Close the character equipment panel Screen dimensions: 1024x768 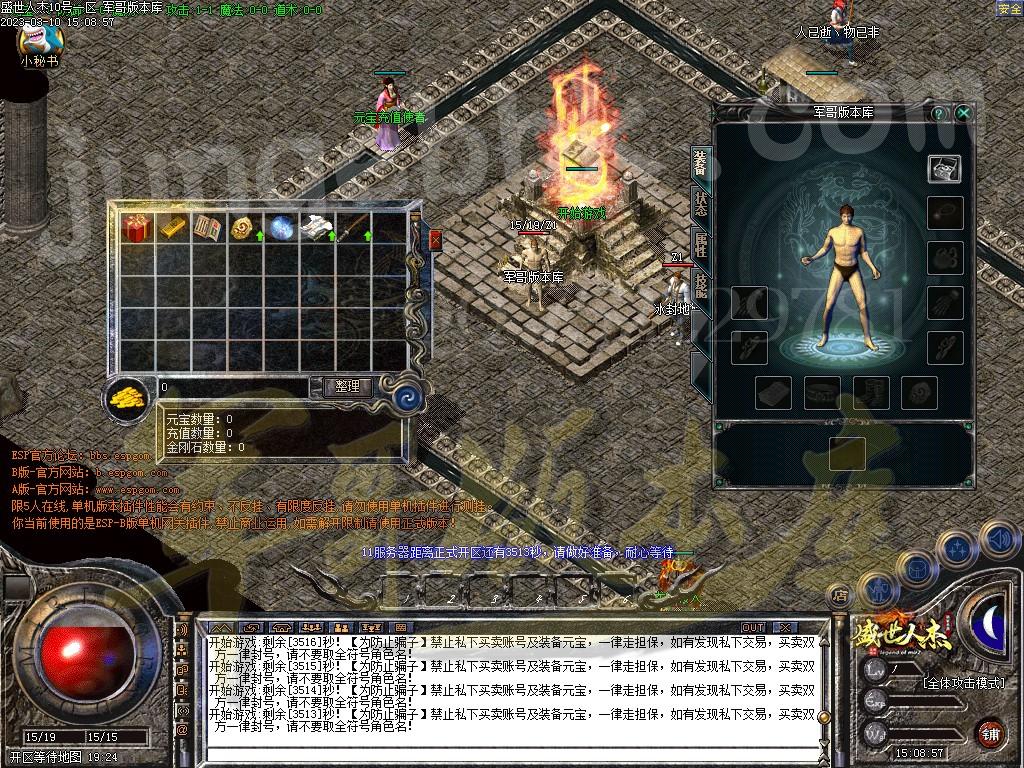(x=963, y=113)
